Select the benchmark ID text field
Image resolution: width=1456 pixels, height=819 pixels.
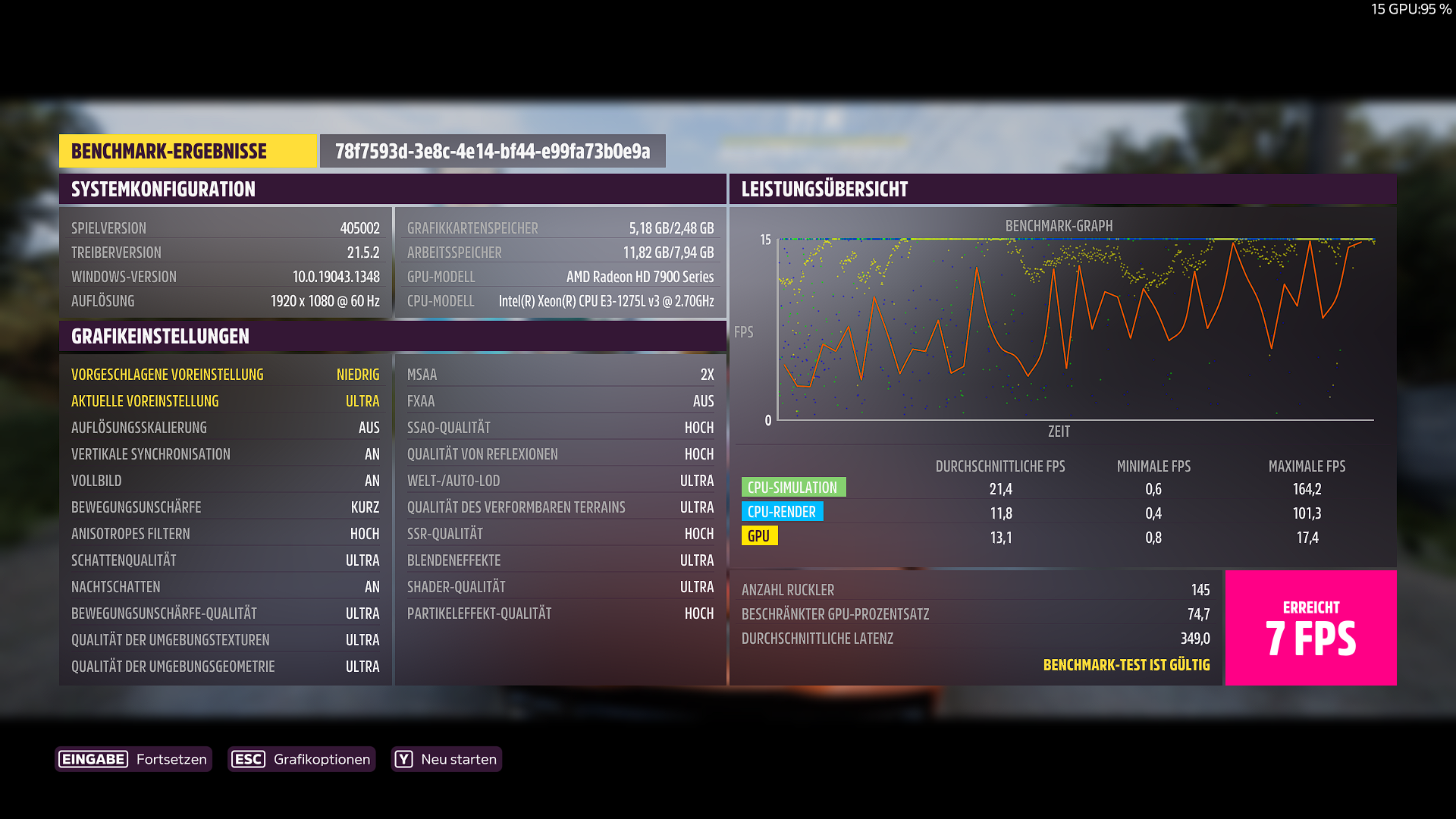pyautogui.click(x=491, y=151)
